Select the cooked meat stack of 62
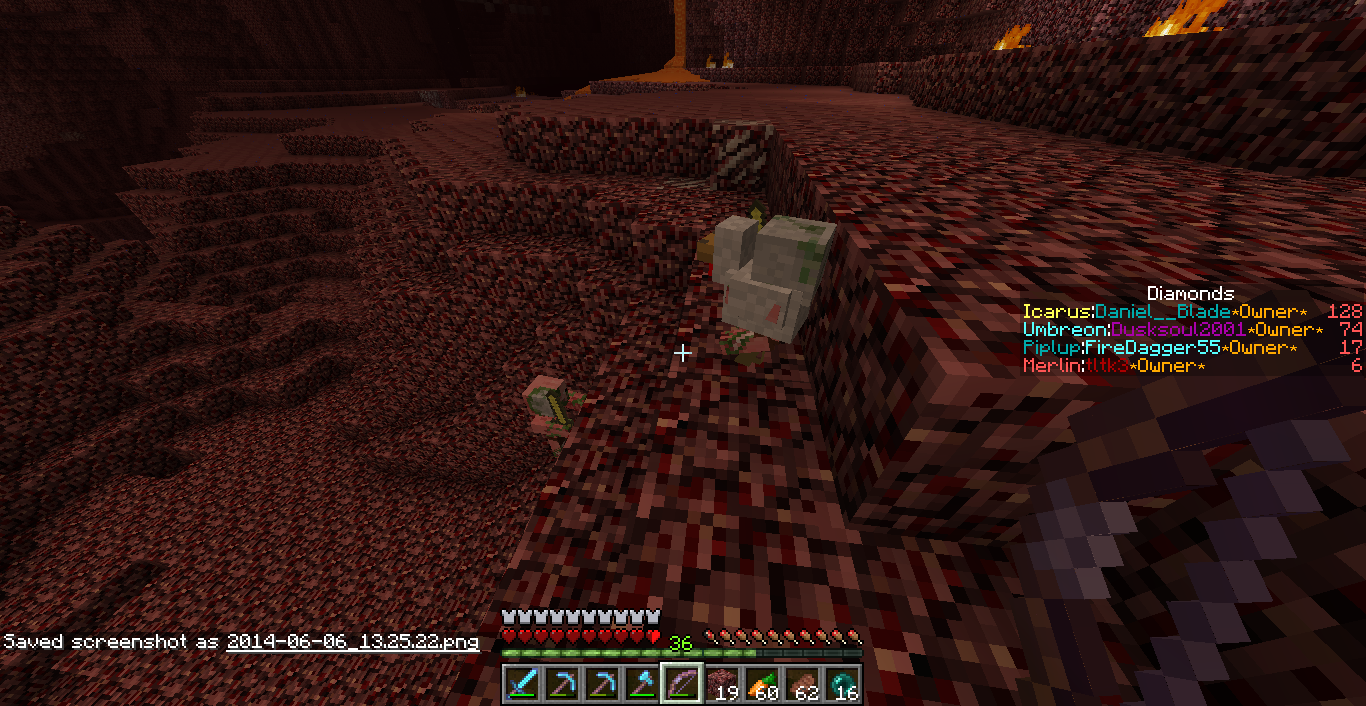 pos(802,685)
